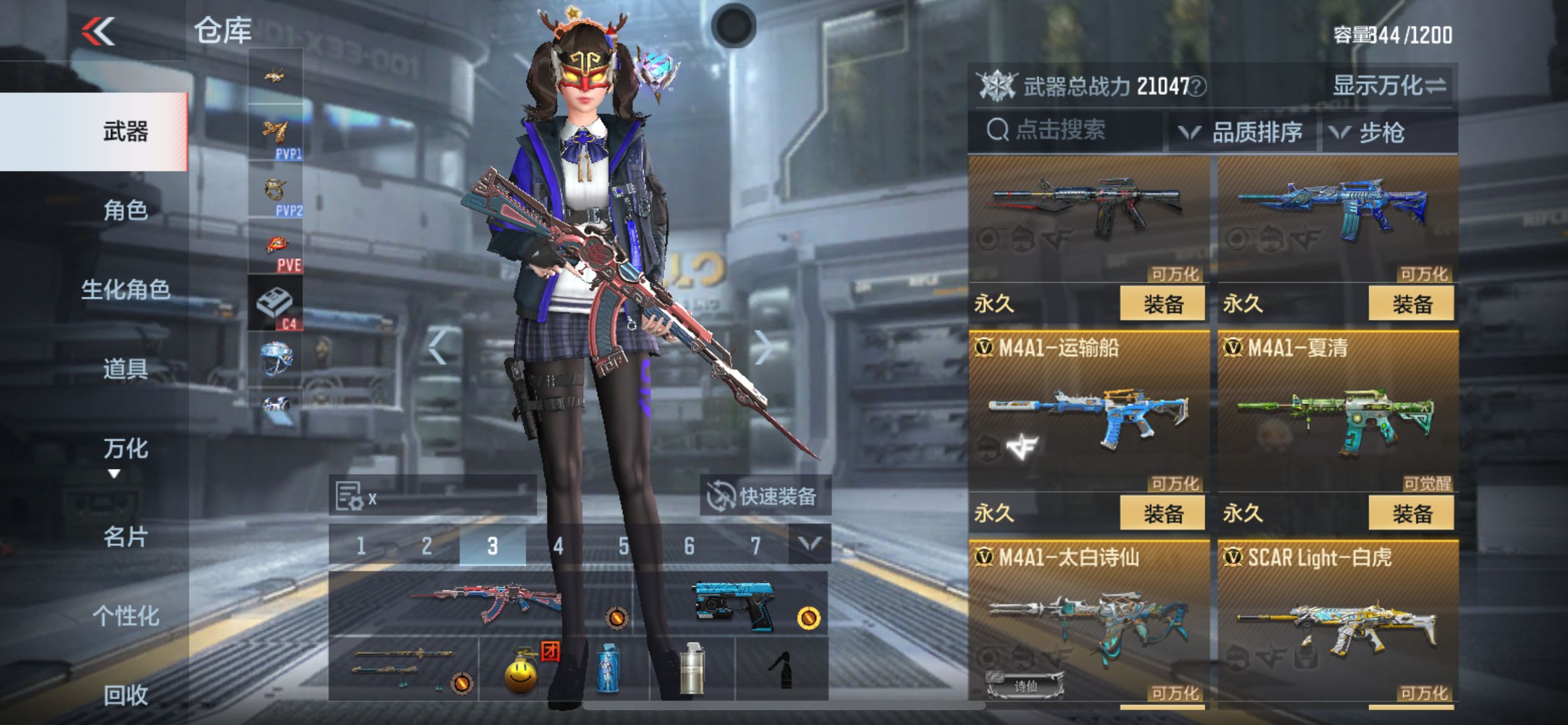Screen dimensions: 1568x725
Task: Go back using the double-arrow button
Action: pos(98,31)
